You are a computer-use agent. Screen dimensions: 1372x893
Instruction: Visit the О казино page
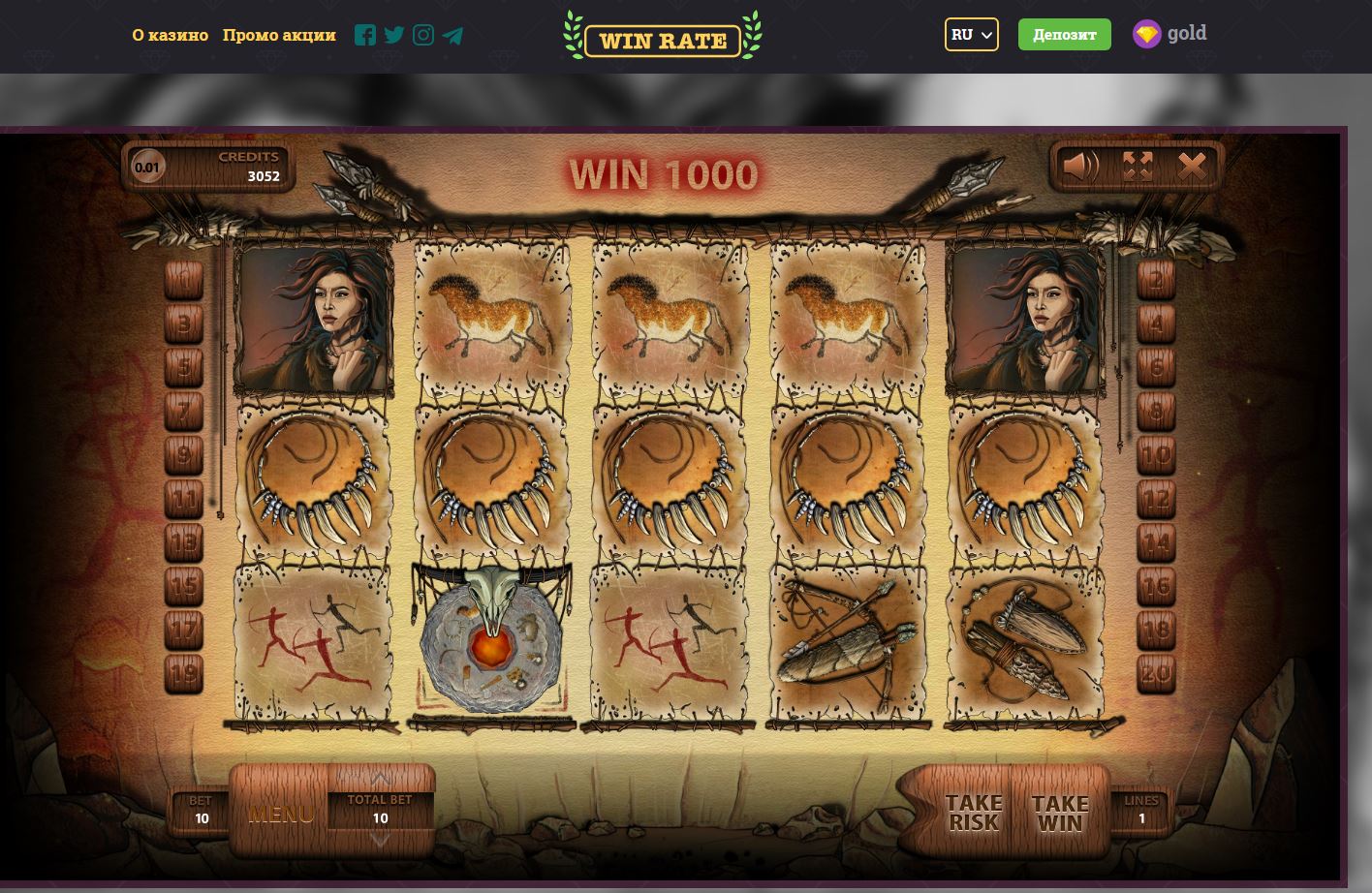[171, 35]
